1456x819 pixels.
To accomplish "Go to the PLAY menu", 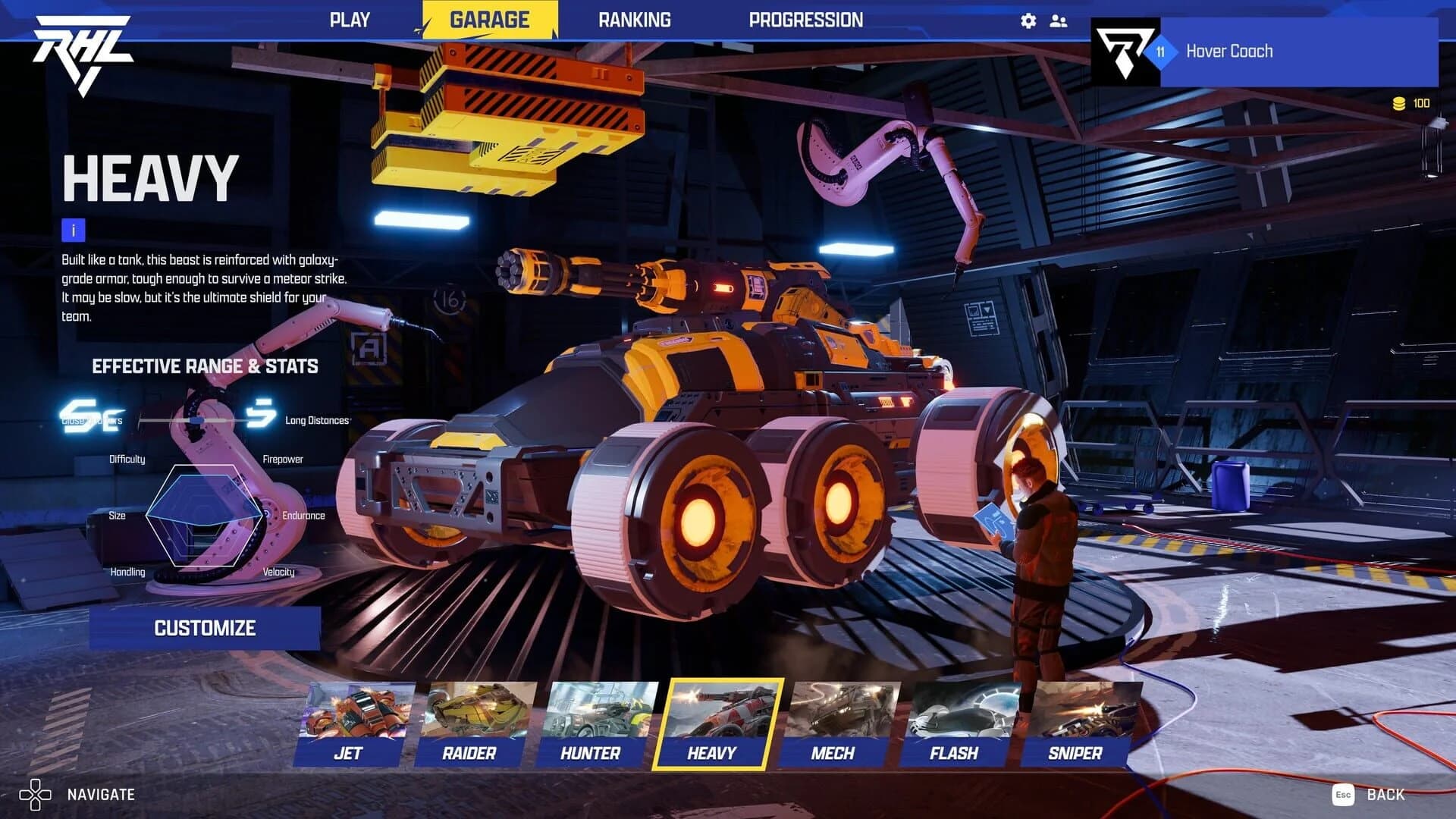I will click(x=350, y=20).
